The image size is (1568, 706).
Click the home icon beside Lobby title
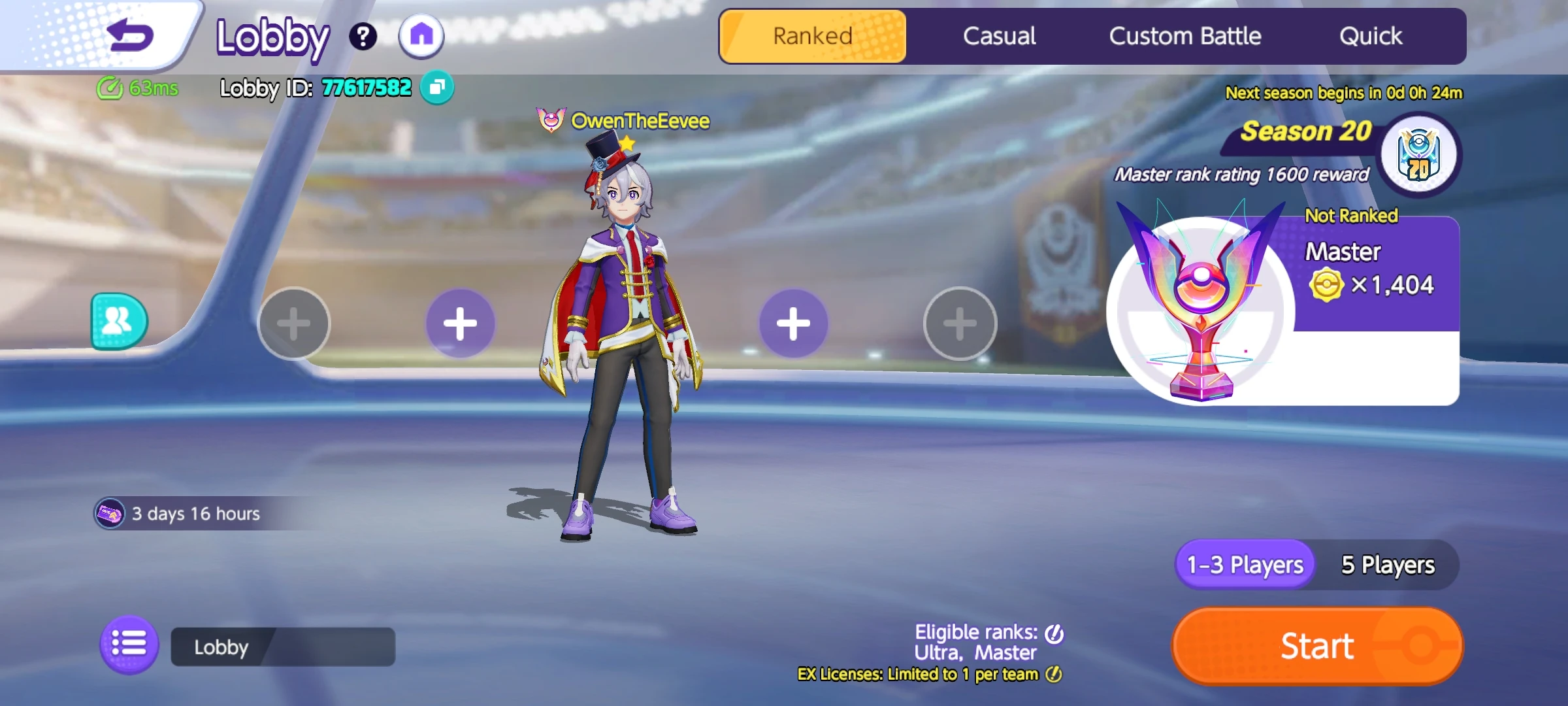pyautogui.click(x=421, y=37)
